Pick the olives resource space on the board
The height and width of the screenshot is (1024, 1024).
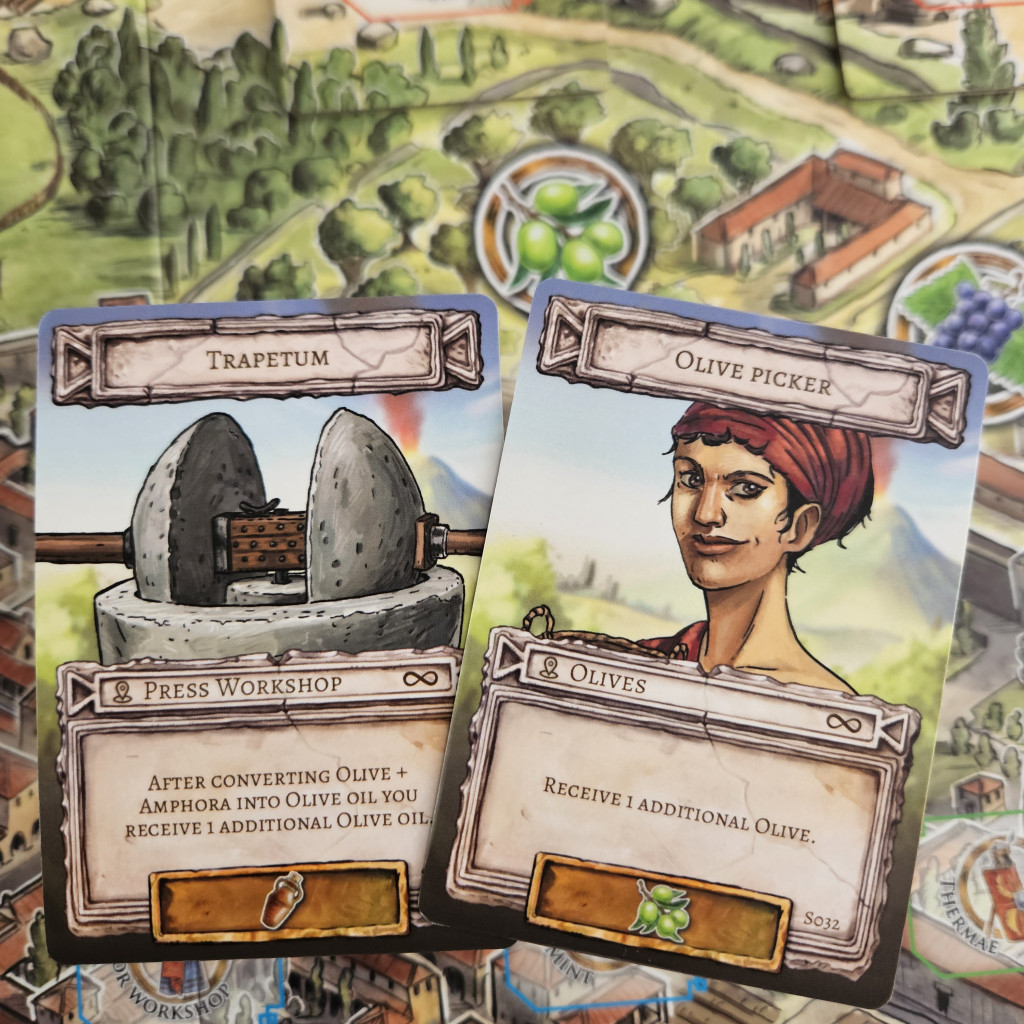coord(562,230)
